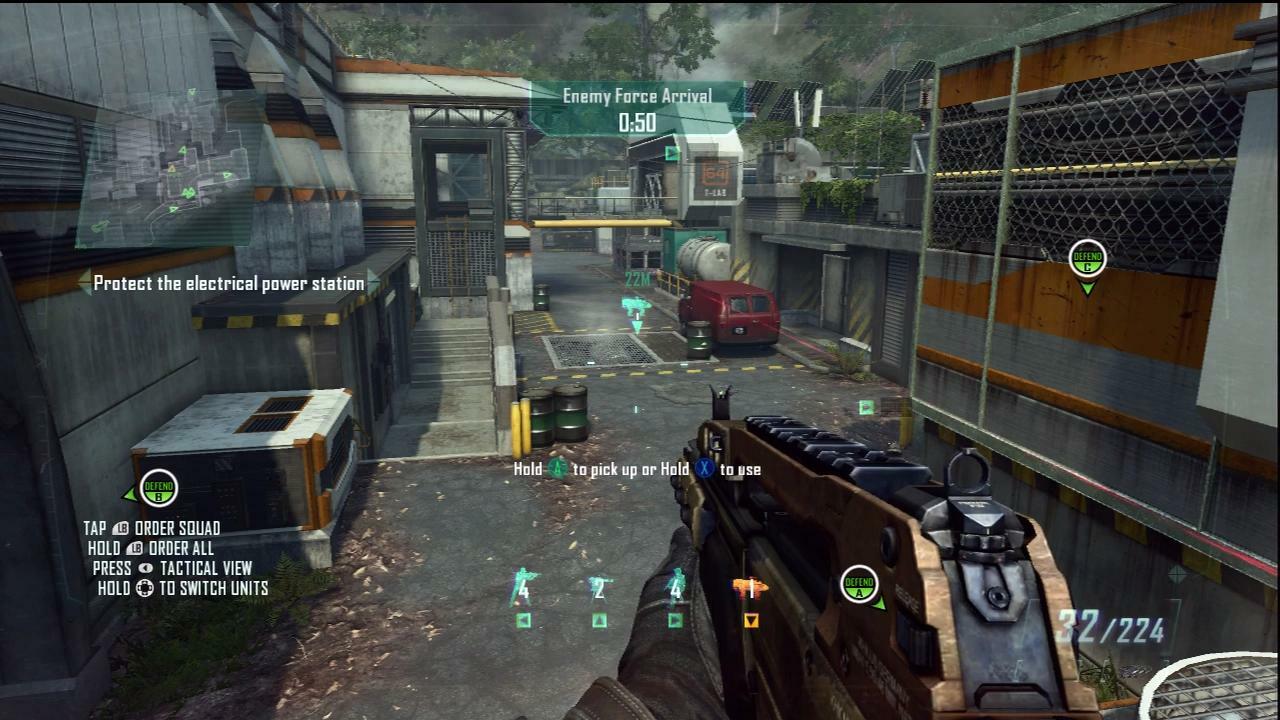Toggle the left-arrow indicator under the first squad
This screenshot has height=720, width=1280.
(521, 620)
